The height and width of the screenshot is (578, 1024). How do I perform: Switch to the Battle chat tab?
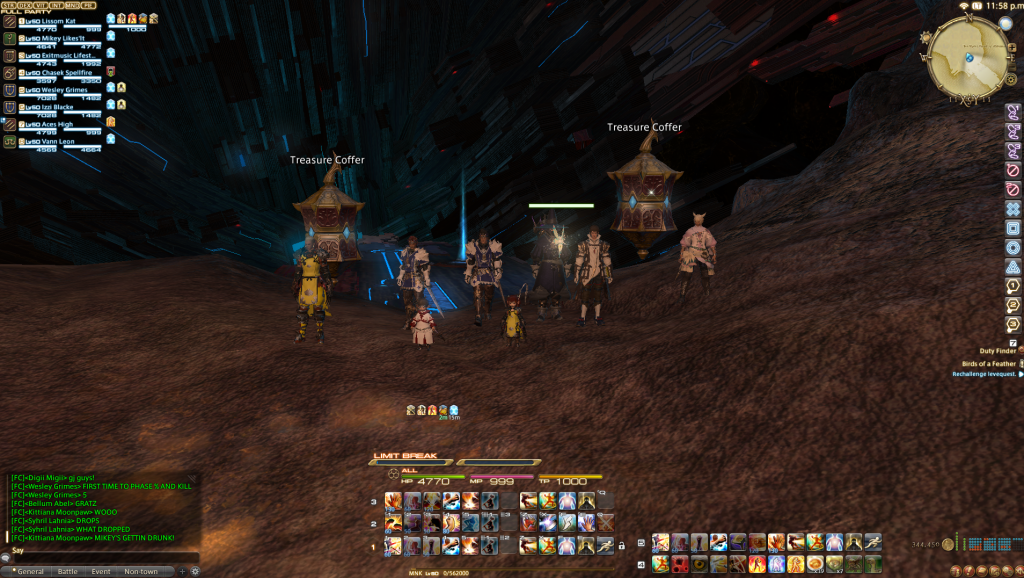67,571
